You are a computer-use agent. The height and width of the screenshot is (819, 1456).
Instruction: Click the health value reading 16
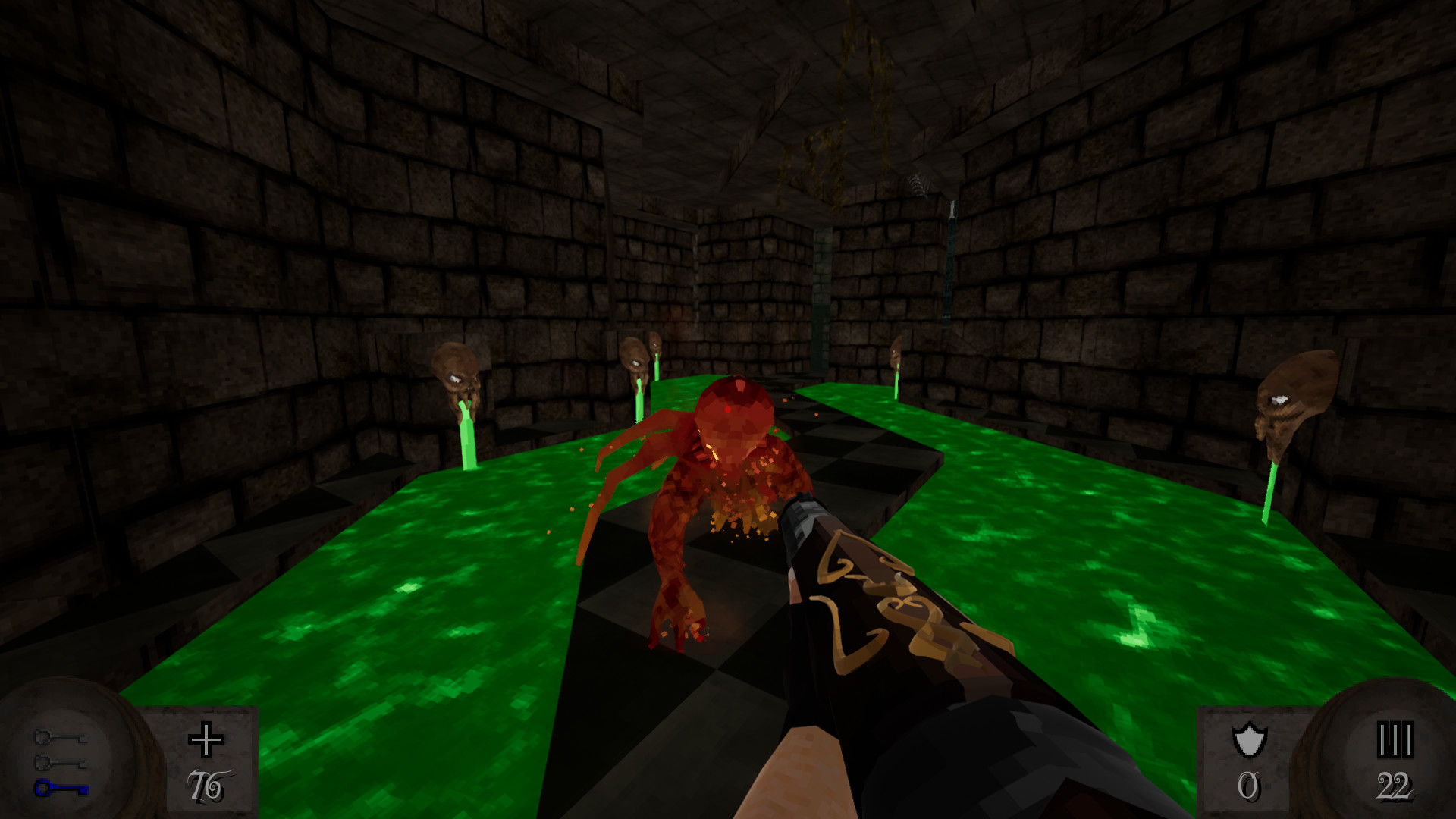coord(209,785)
